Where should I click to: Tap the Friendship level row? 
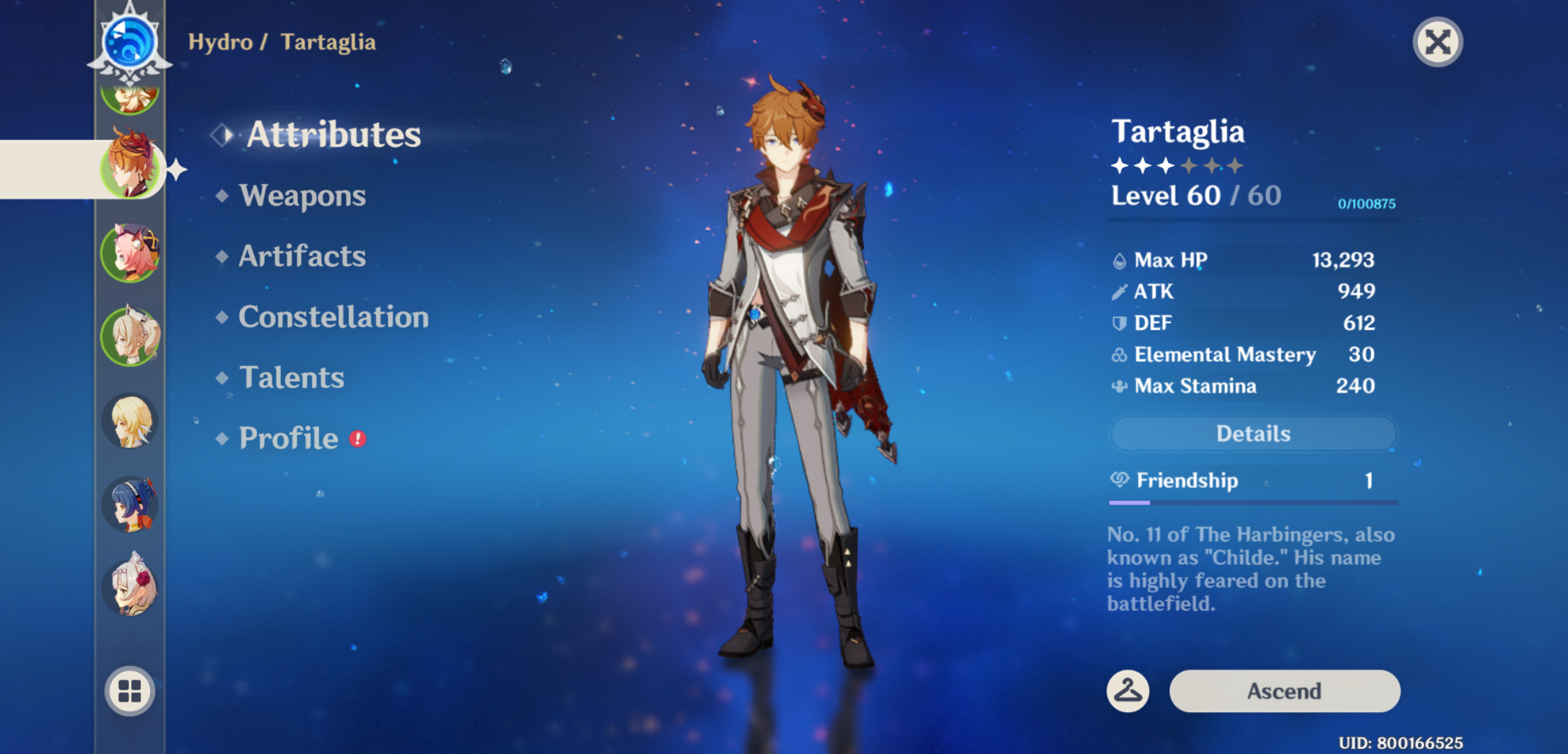click(x=1252, y=480)
